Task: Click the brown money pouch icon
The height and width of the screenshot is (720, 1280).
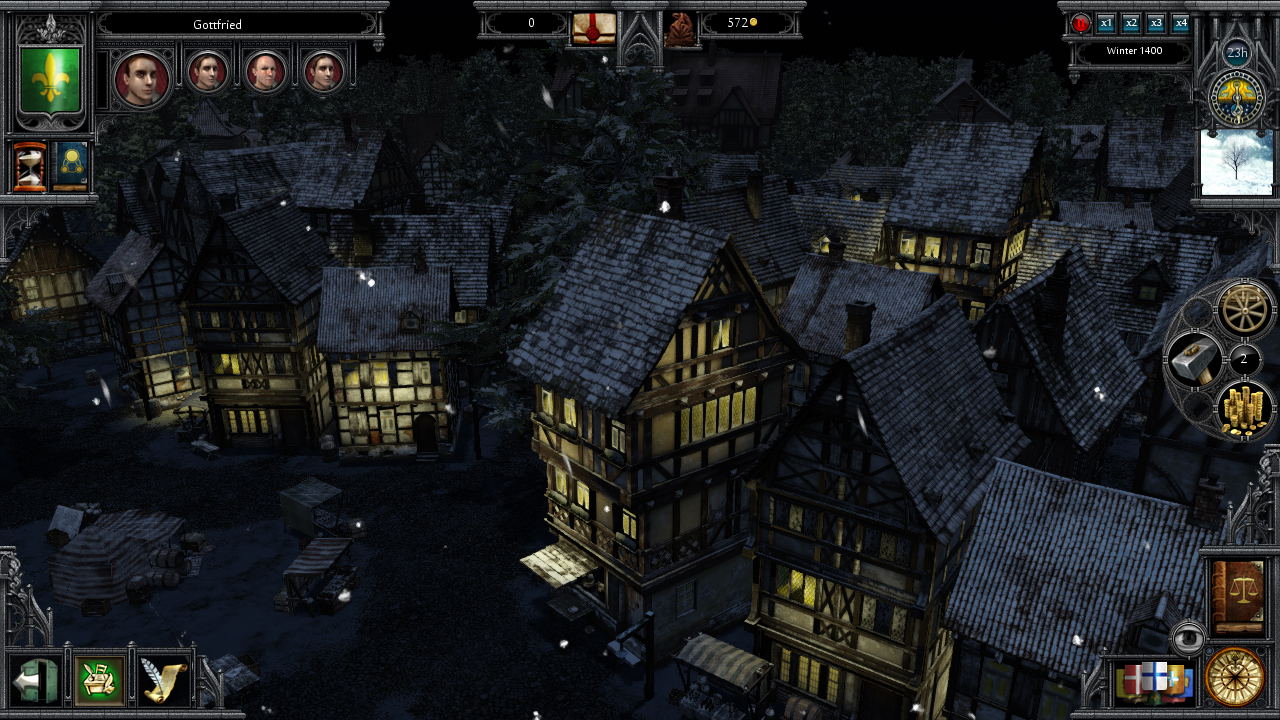Action: pos(682,28)
